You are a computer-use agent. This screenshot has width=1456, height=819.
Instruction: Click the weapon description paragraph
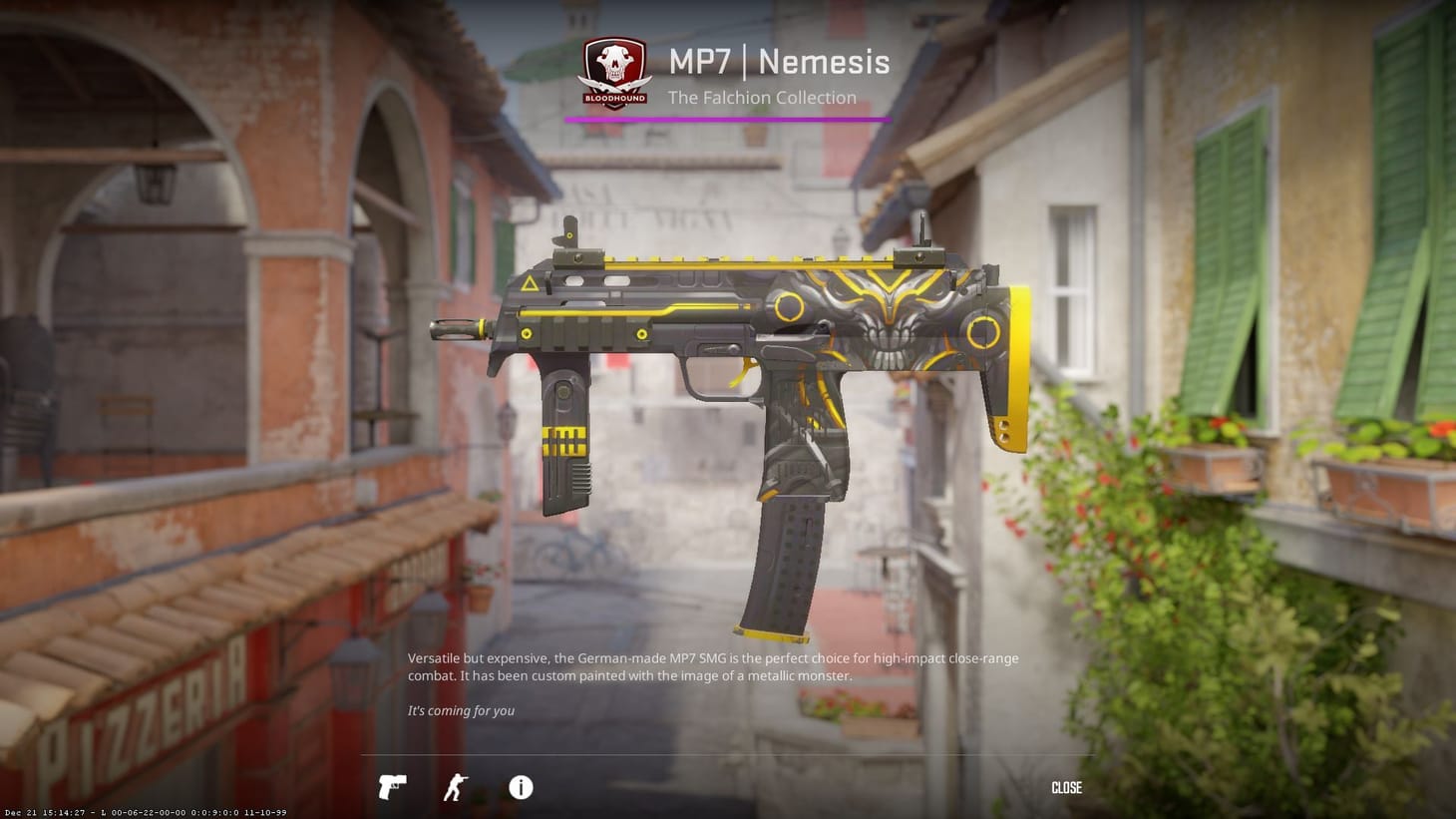713,666
